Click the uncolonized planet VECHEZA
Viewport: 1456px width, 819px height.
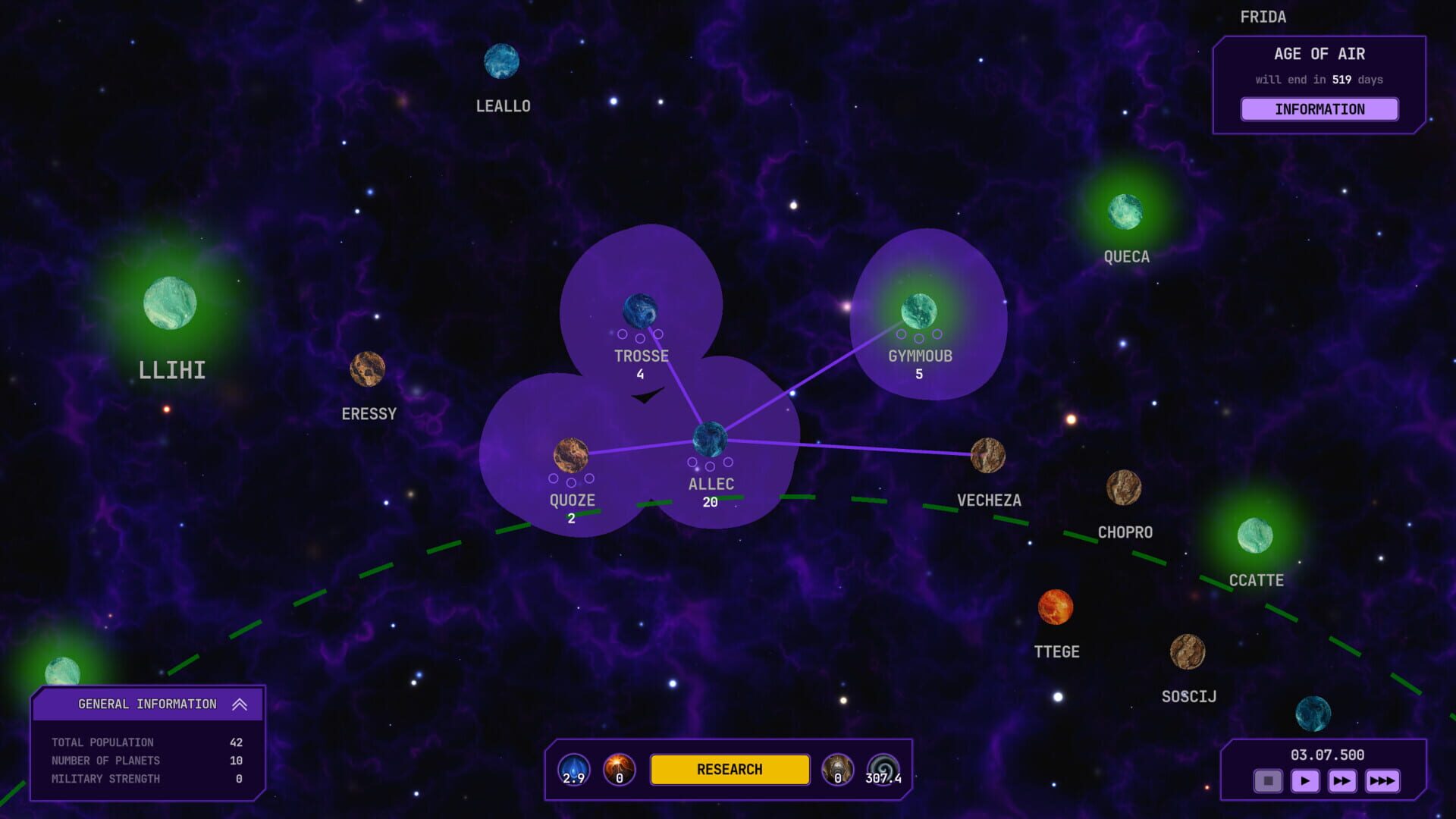pyautogui.click(x=988, y=455)
